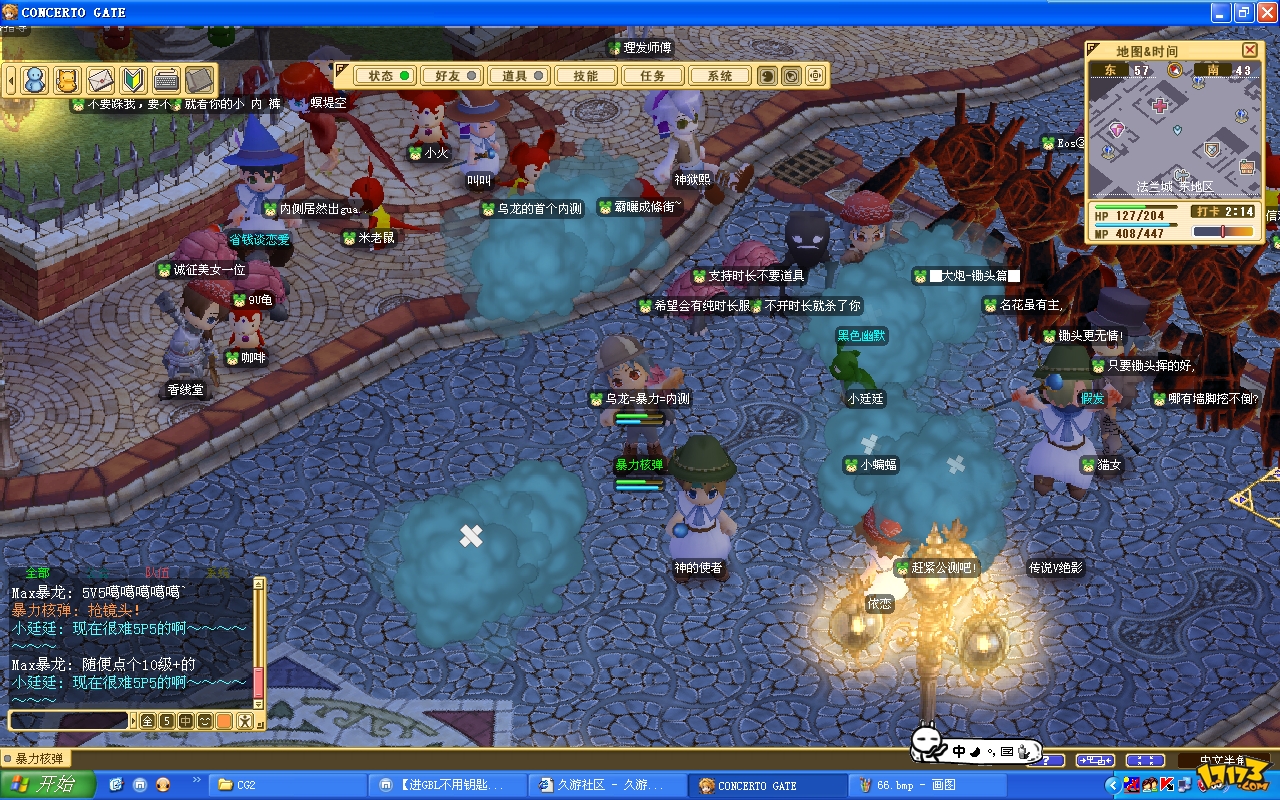Click the keyboard shortcut icon
The image size is (1280, 800).
click(x=166, y=80)
